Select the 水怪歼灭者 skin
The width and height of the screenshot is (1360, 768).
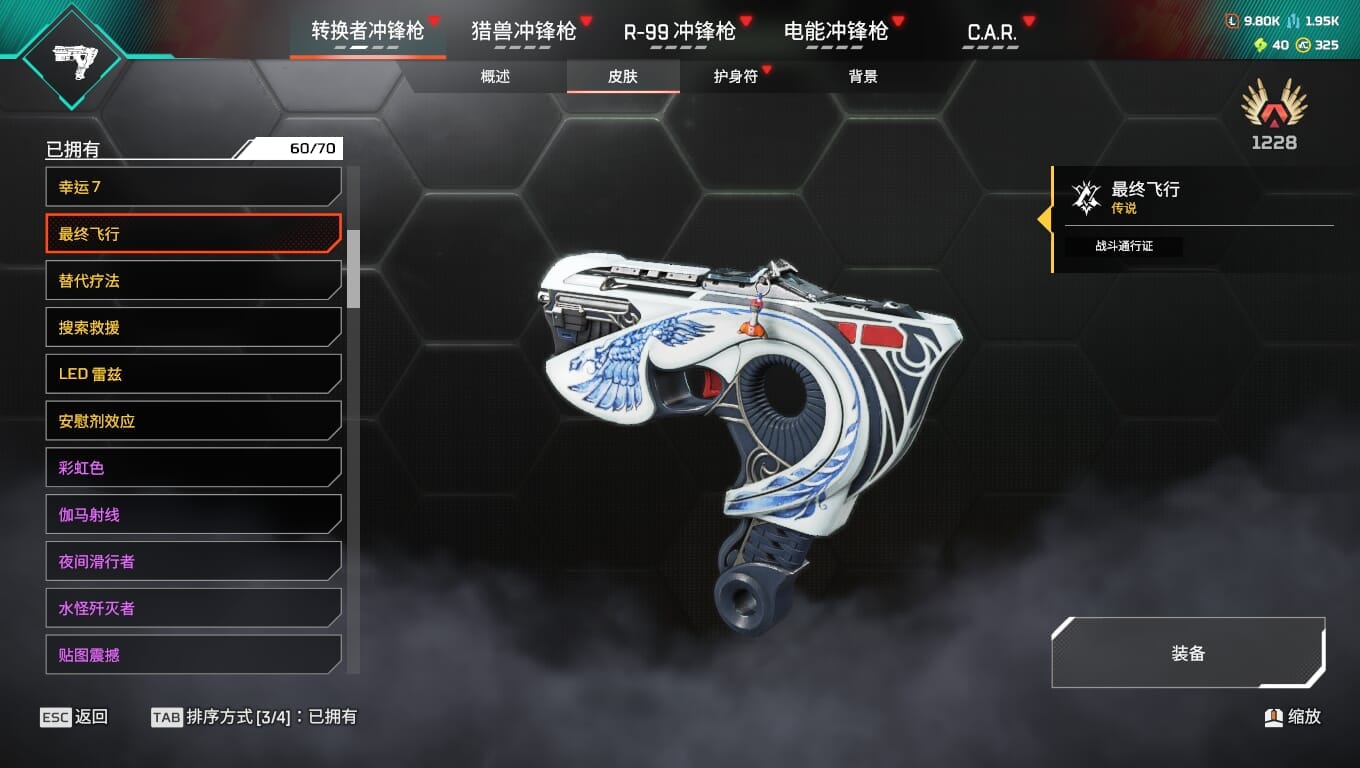[x=193, y=608]
